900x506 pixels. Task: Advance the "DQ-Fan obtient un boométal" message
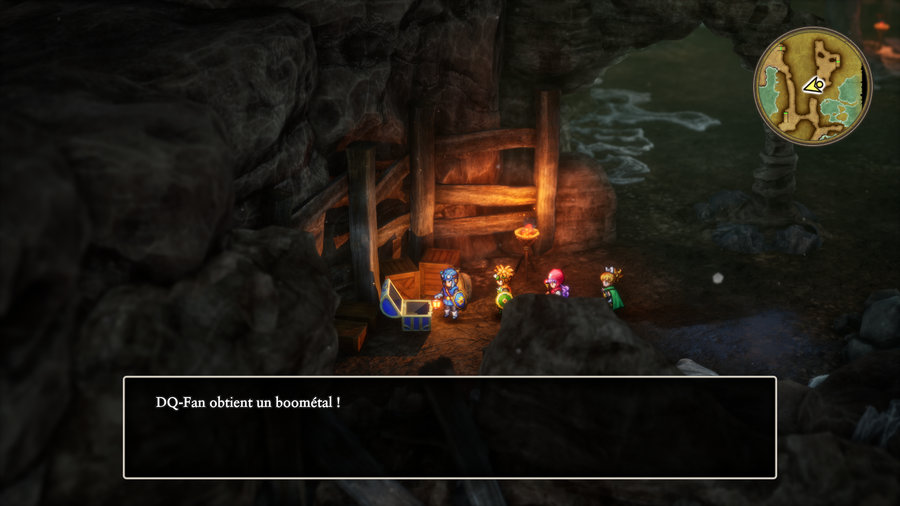tap(449, 427)
